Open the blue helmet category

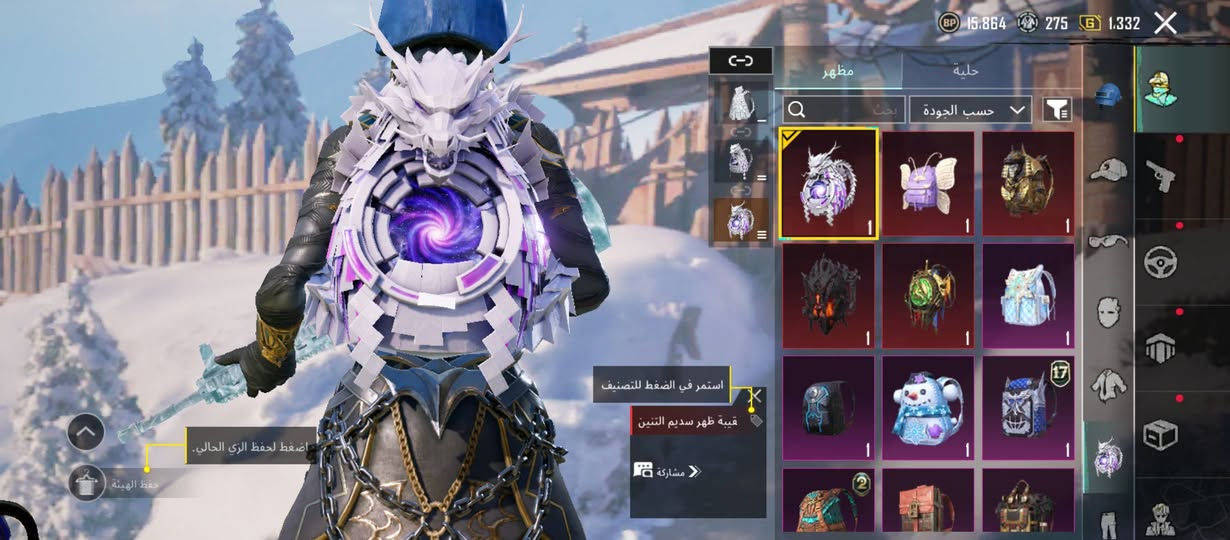coord(1108,94)
